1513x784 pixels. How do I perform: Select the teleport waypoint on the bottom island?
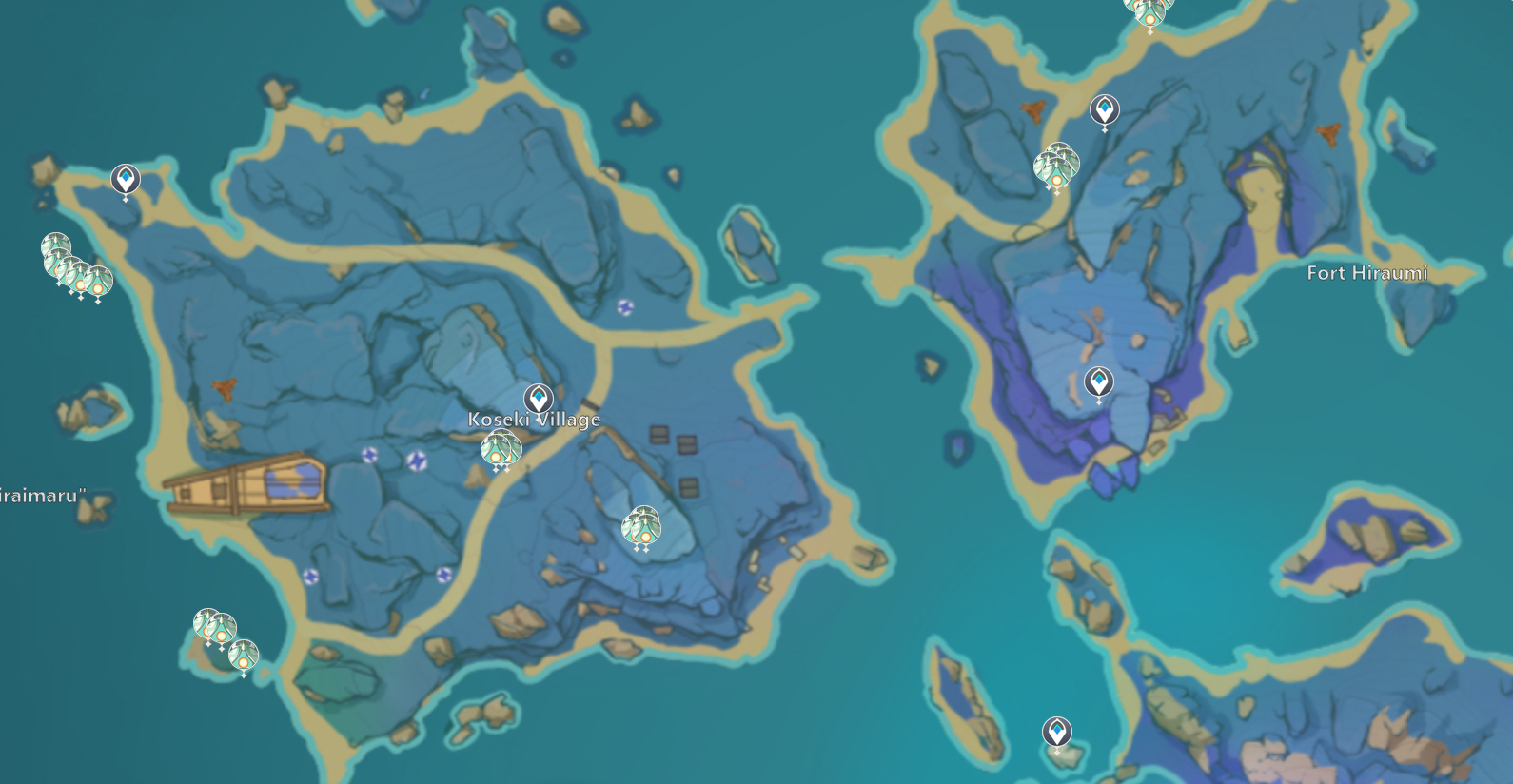pyautogui.click(x=1055, y=733)
